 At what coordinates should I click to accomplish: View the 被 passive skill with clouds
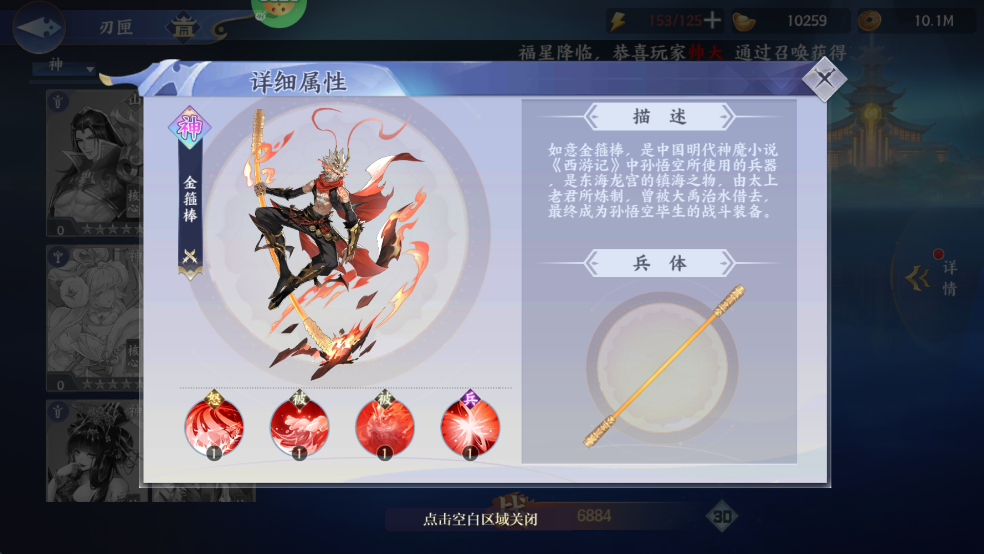pyautogui.click(x=299, y=427)
